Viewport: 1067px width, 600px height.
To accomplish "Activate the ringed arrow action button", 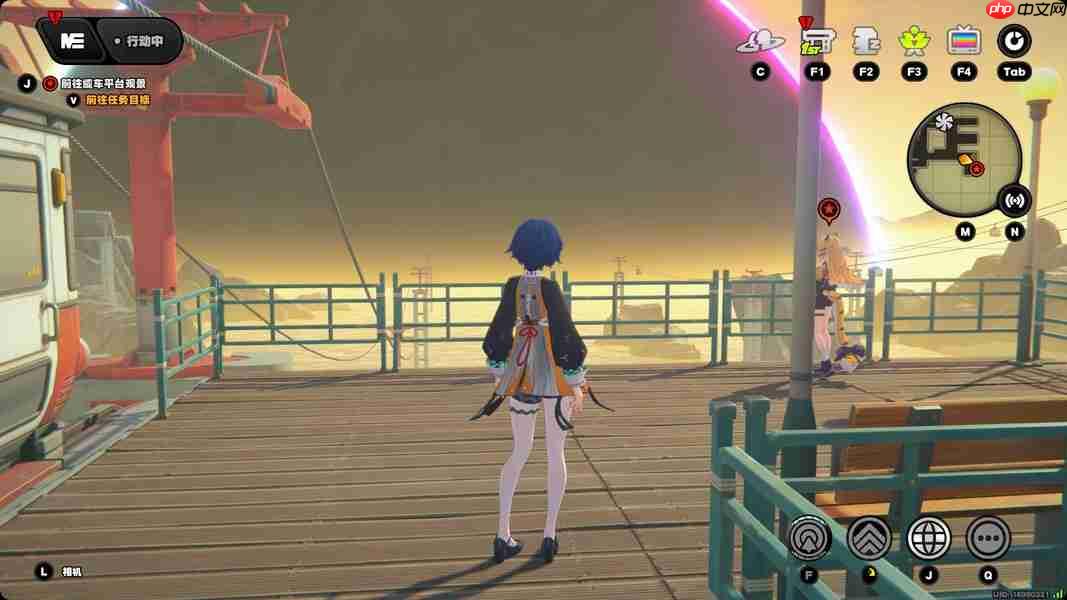I will point(809,538).
